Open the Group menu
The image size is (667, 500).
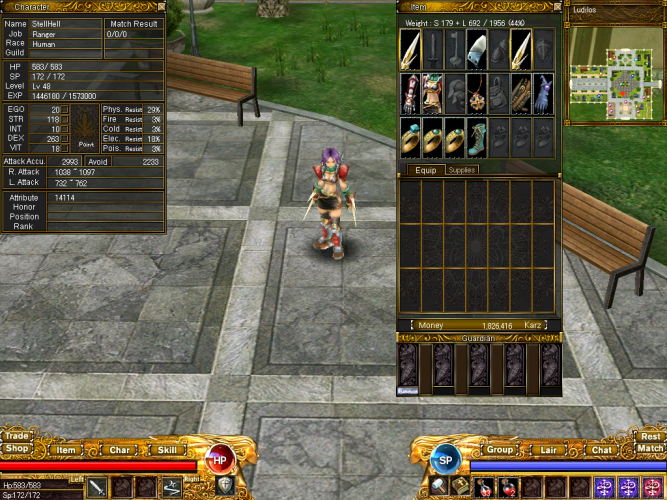499,451
